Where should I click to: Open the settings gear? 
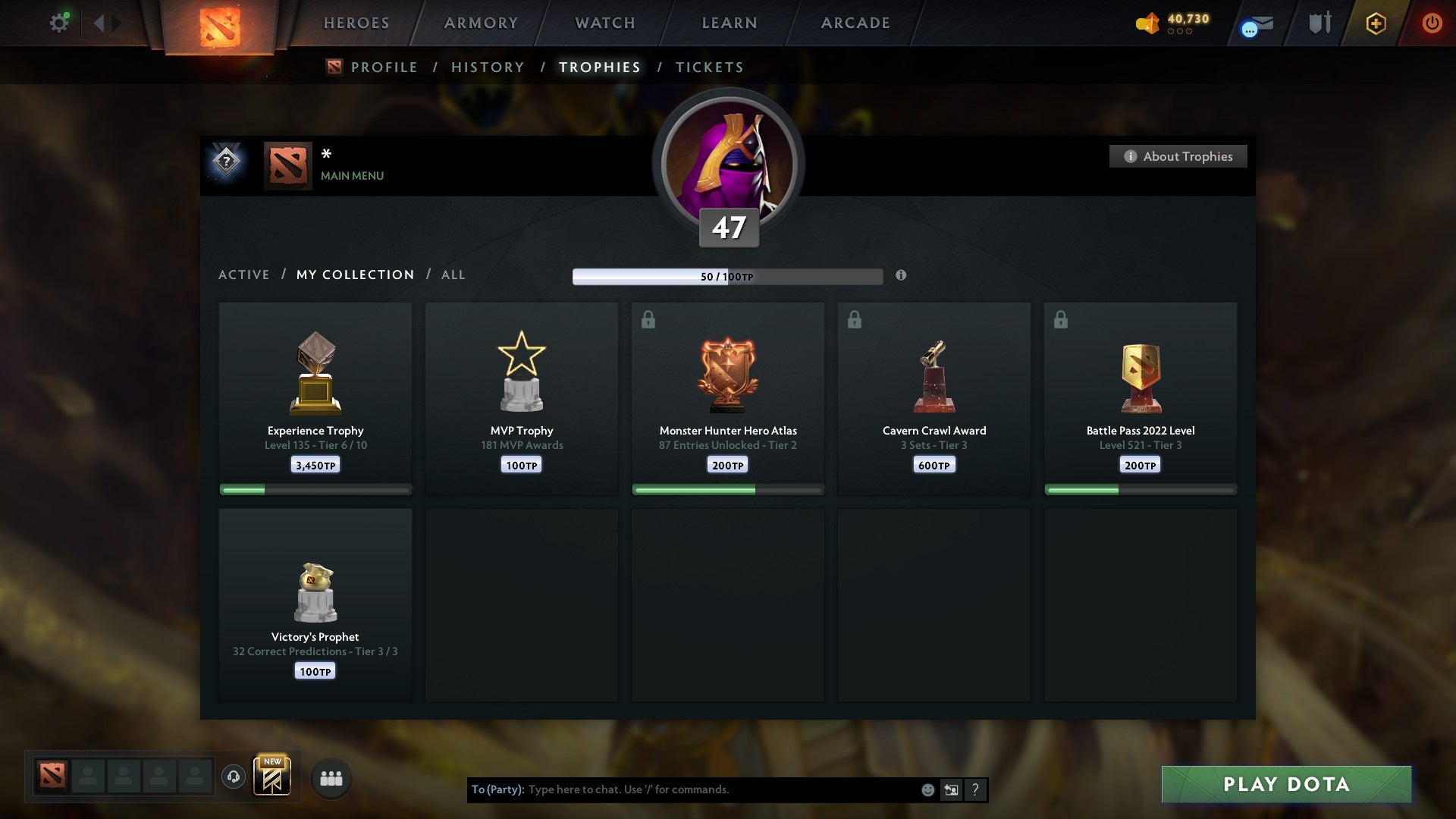coord(59,23)
